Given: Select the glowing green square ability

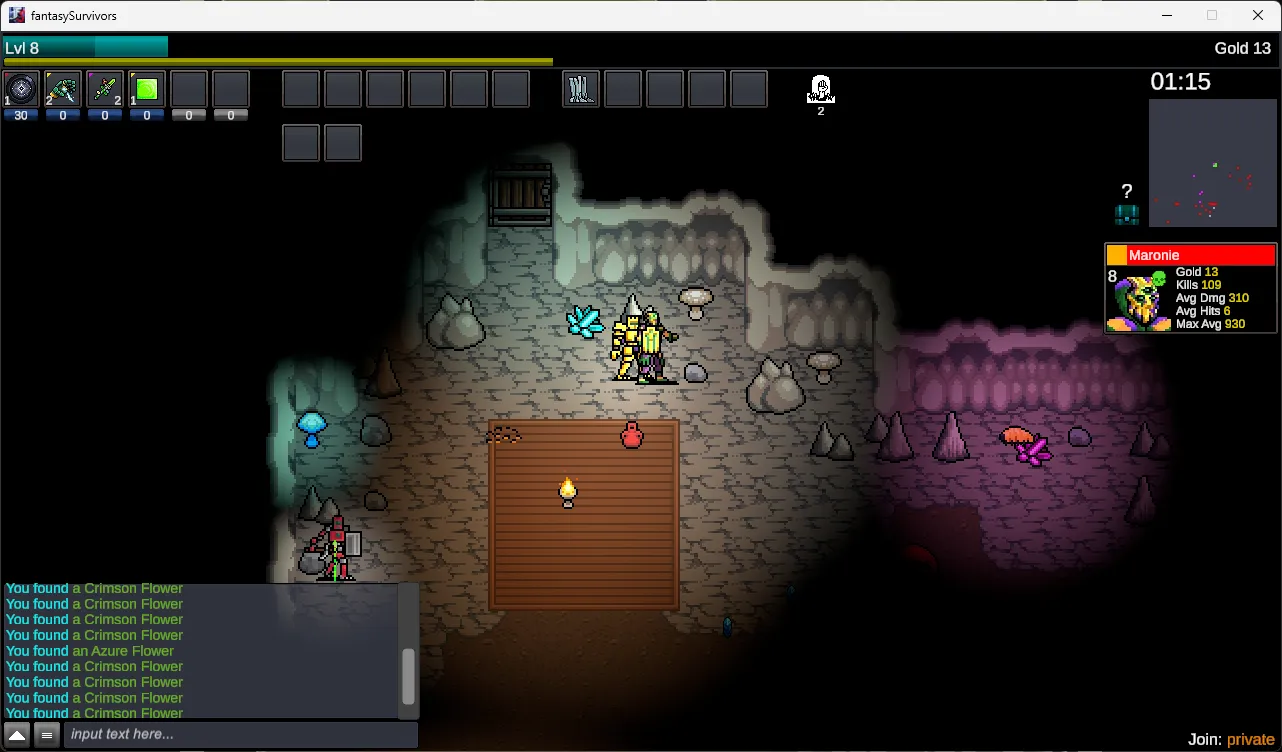Looking at the screenshot, I should [147, 89].
